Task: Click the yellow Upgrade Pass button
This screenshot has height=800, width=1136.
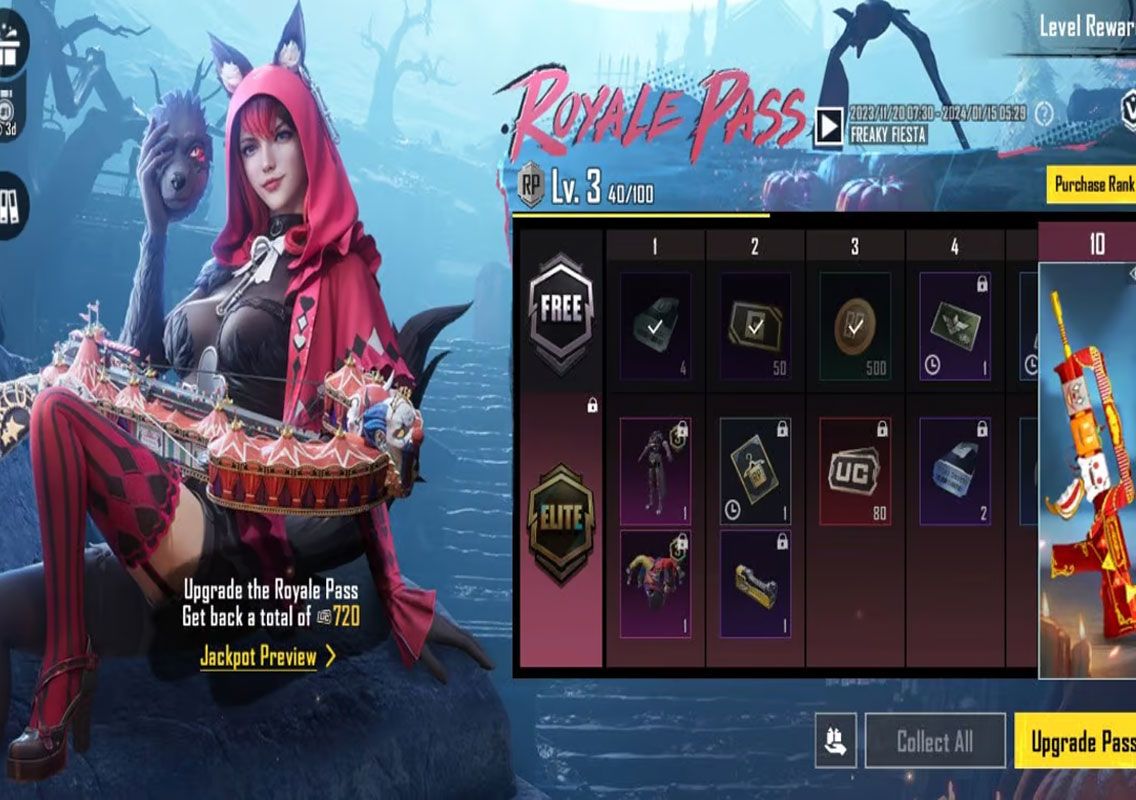Action: (1080, 742)
